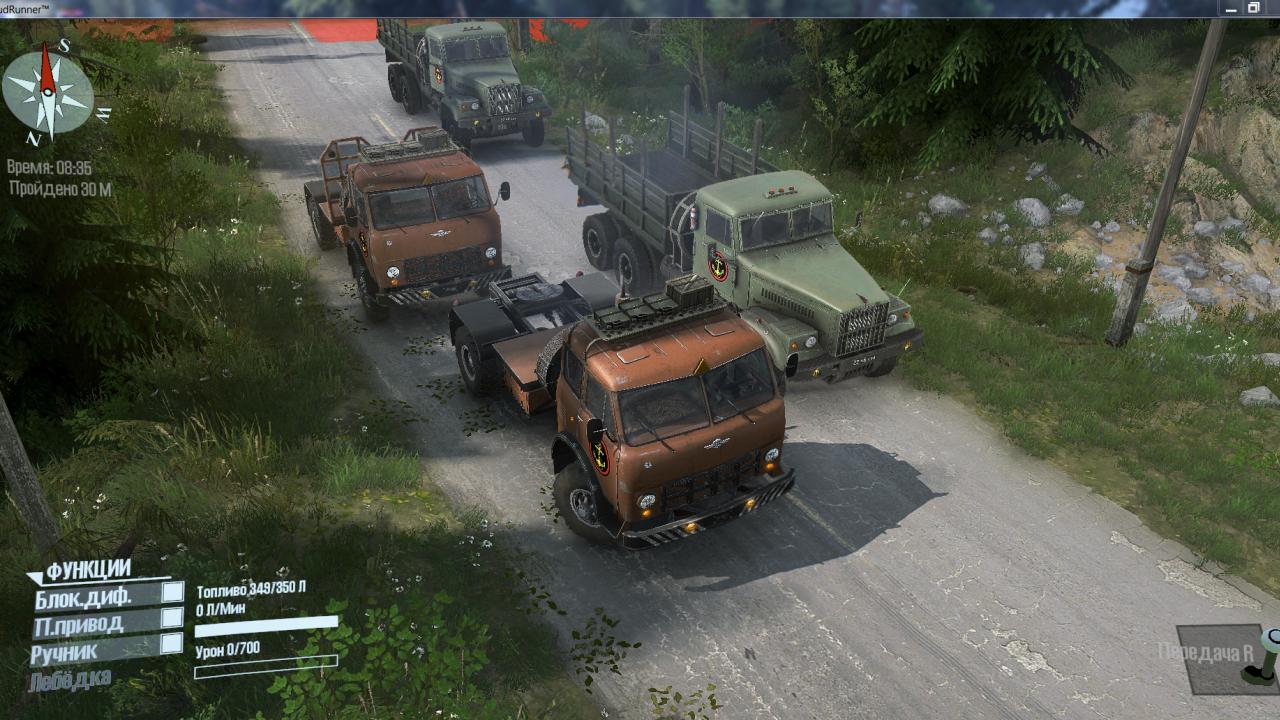Open the ФУНКЦИИ functions panel header
Viewport: 1280px width, 720px height.
coord(87,570)
